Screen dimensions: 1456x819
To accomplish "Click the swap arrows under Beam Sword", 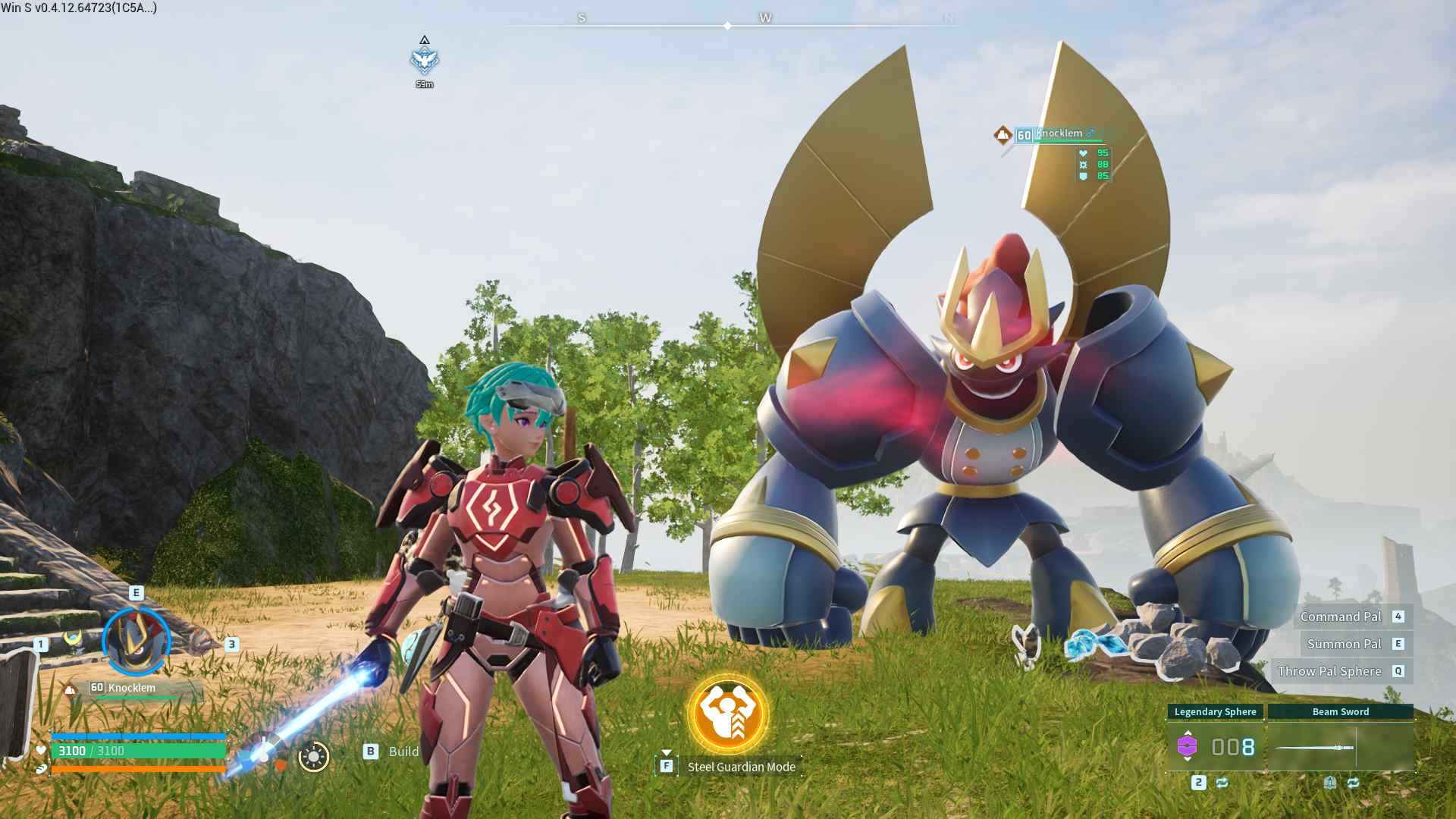I will click(1354, 783).
